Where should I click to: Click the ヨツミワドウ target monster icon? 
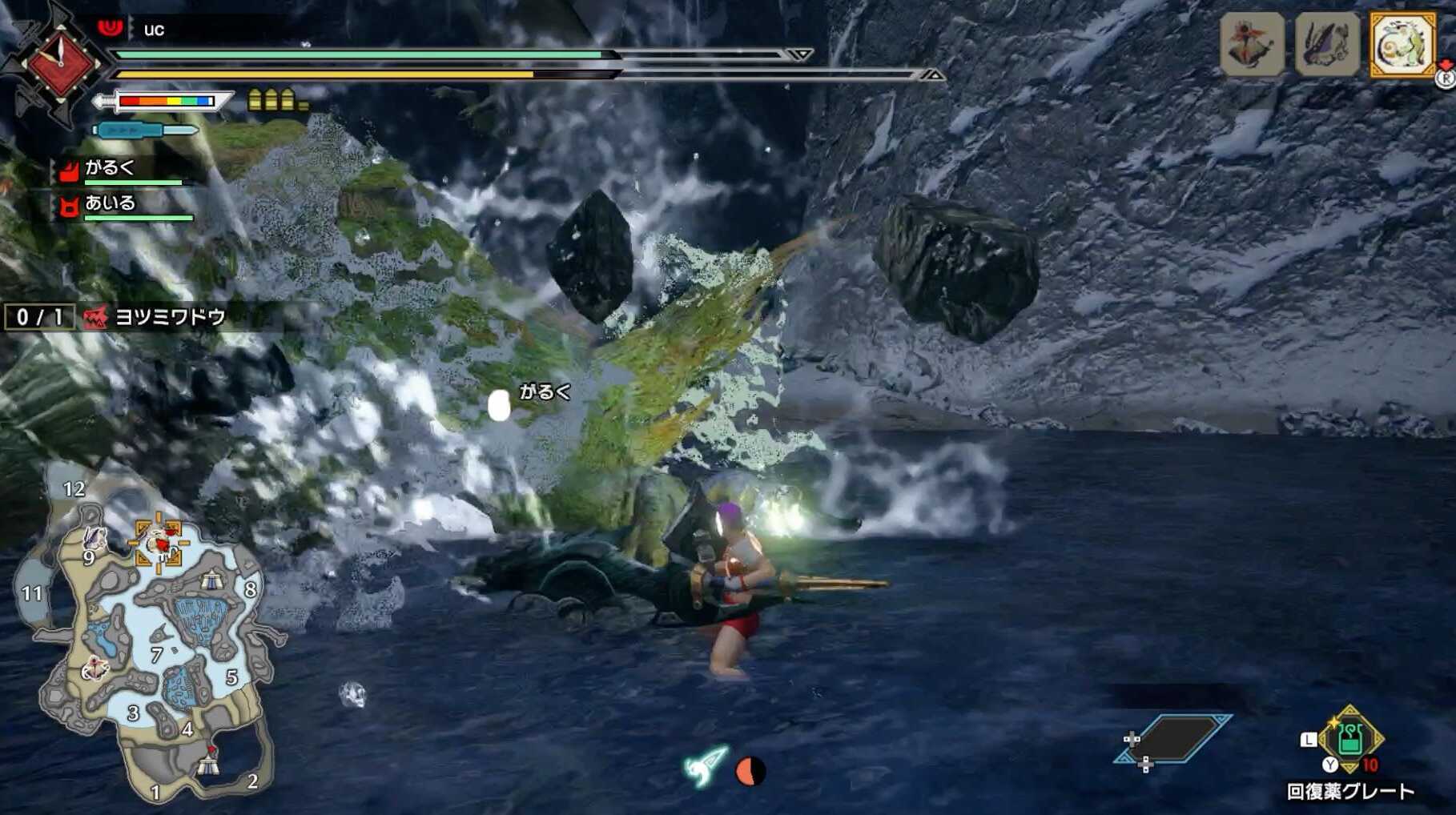(x=95, y=315)
